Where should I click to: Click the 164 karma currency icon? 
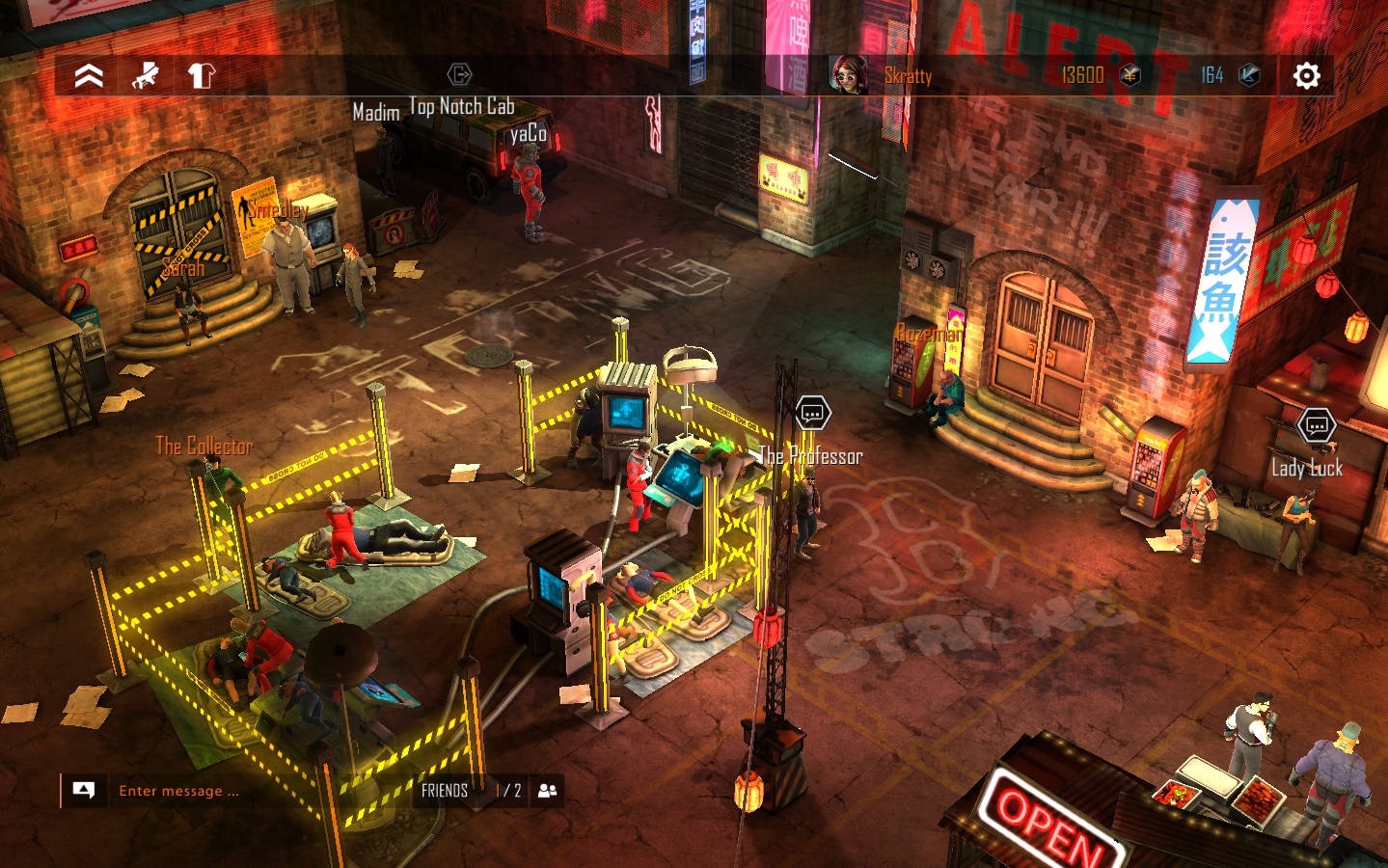coord(1249,75)
